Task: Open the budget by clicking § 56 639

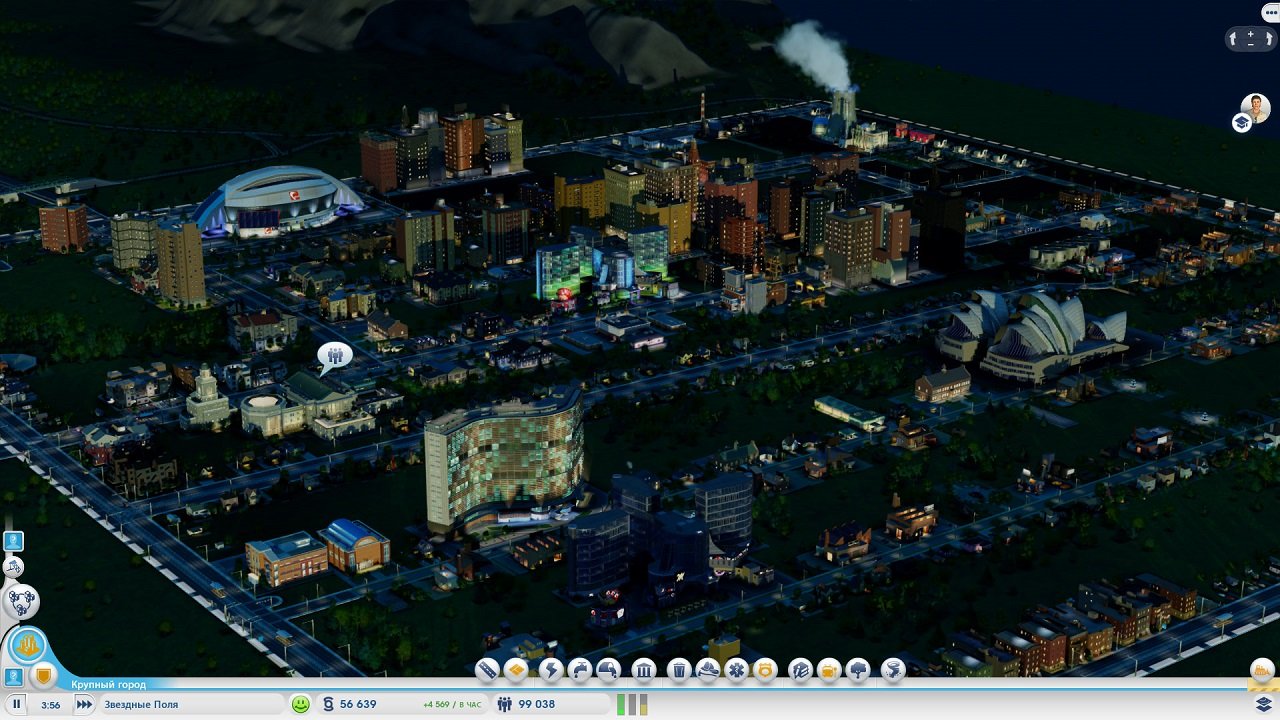Action: (355, 704)
